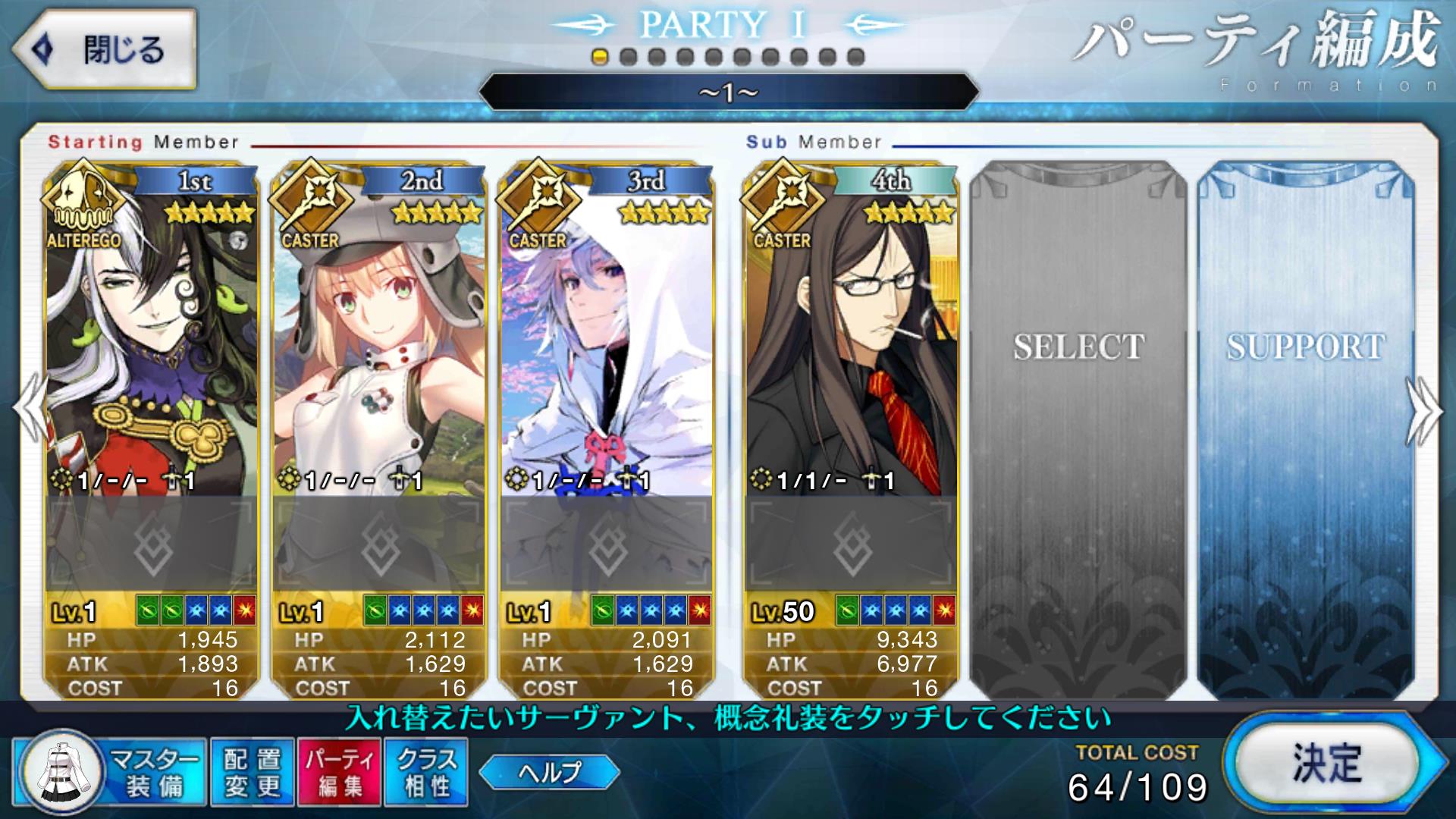Choose the 3rd slot white-hooded Caster card
The height and width of the screenshot is (819, 1456).
click(605, 334)
